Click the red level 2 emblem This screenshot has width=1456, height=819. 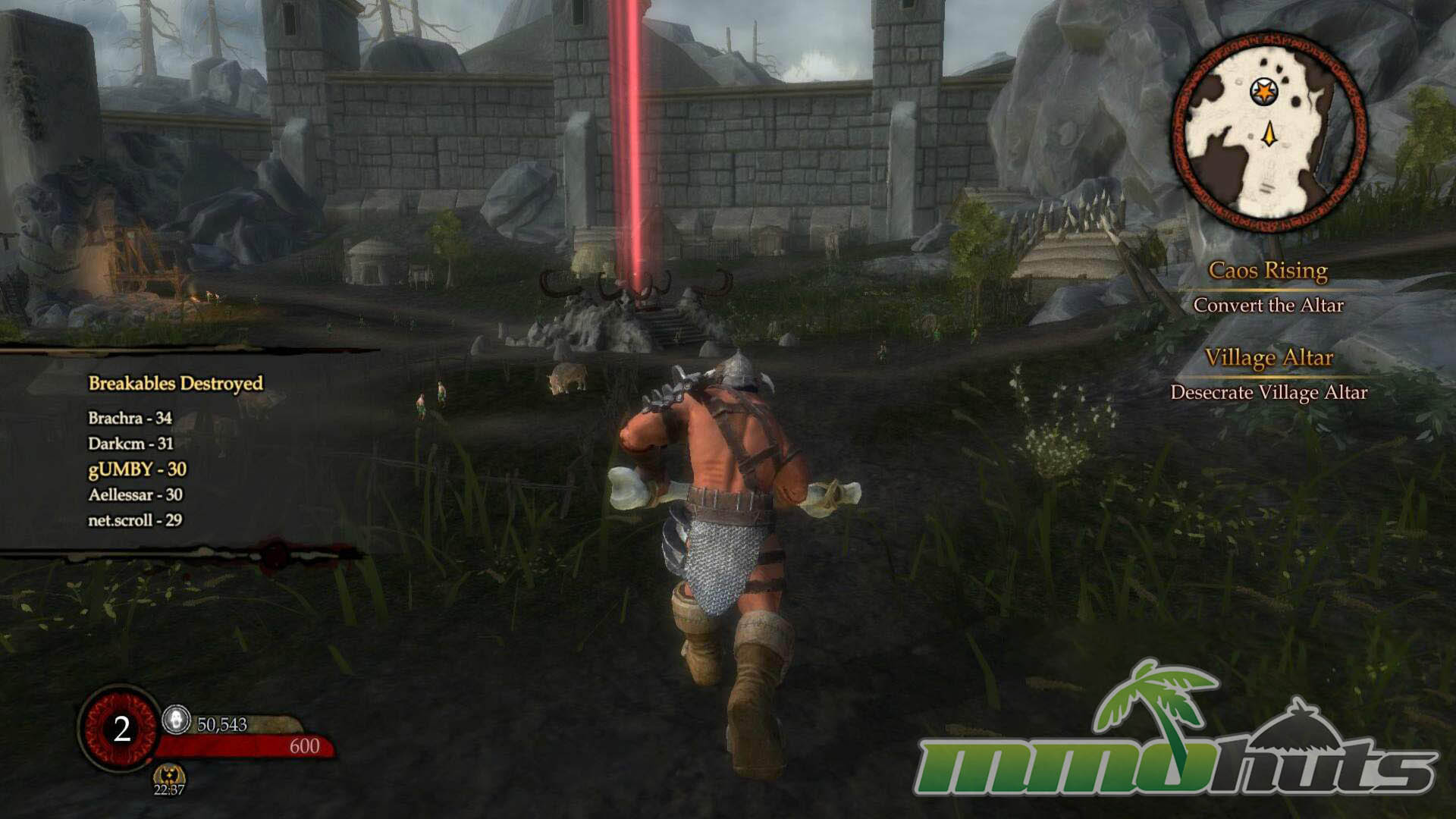tap(121, 729)
